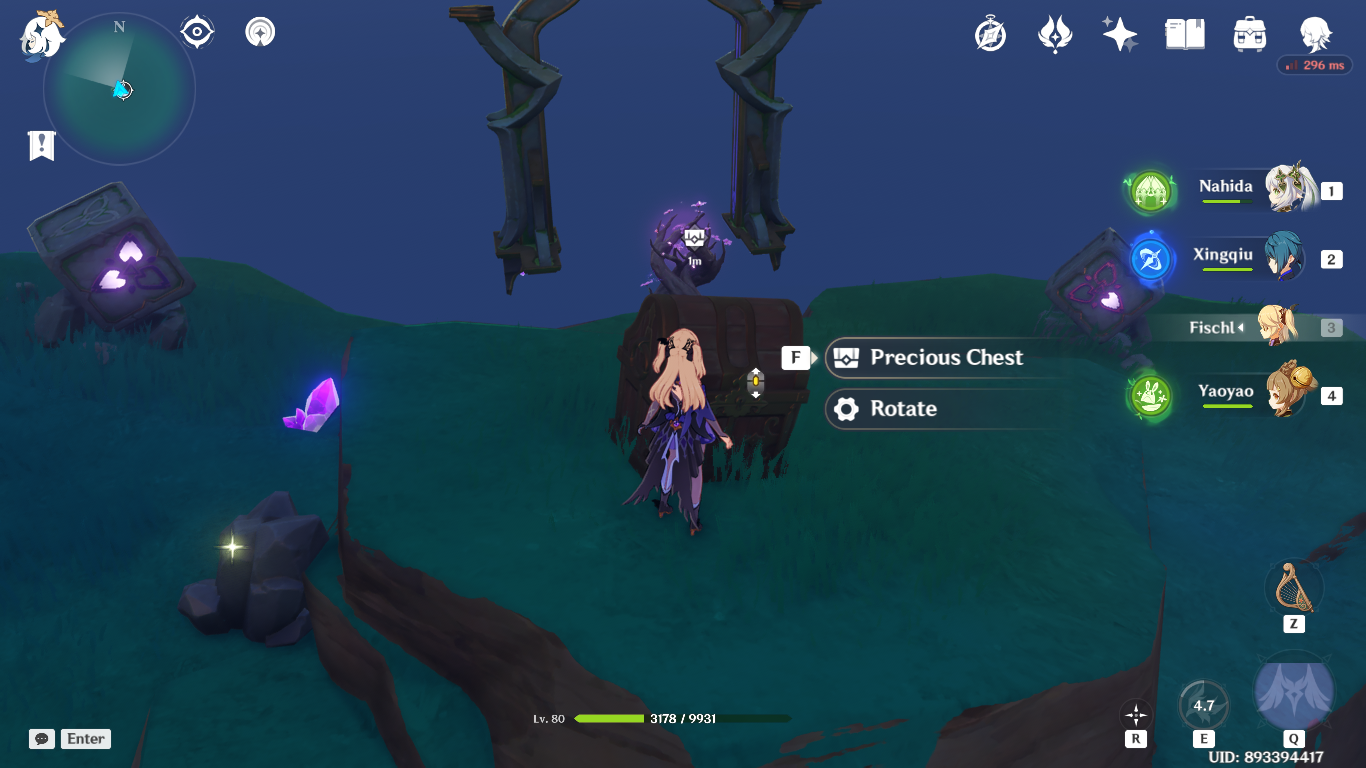Toggle aiming mode with the R crosshair icon

click(1135, 716)
